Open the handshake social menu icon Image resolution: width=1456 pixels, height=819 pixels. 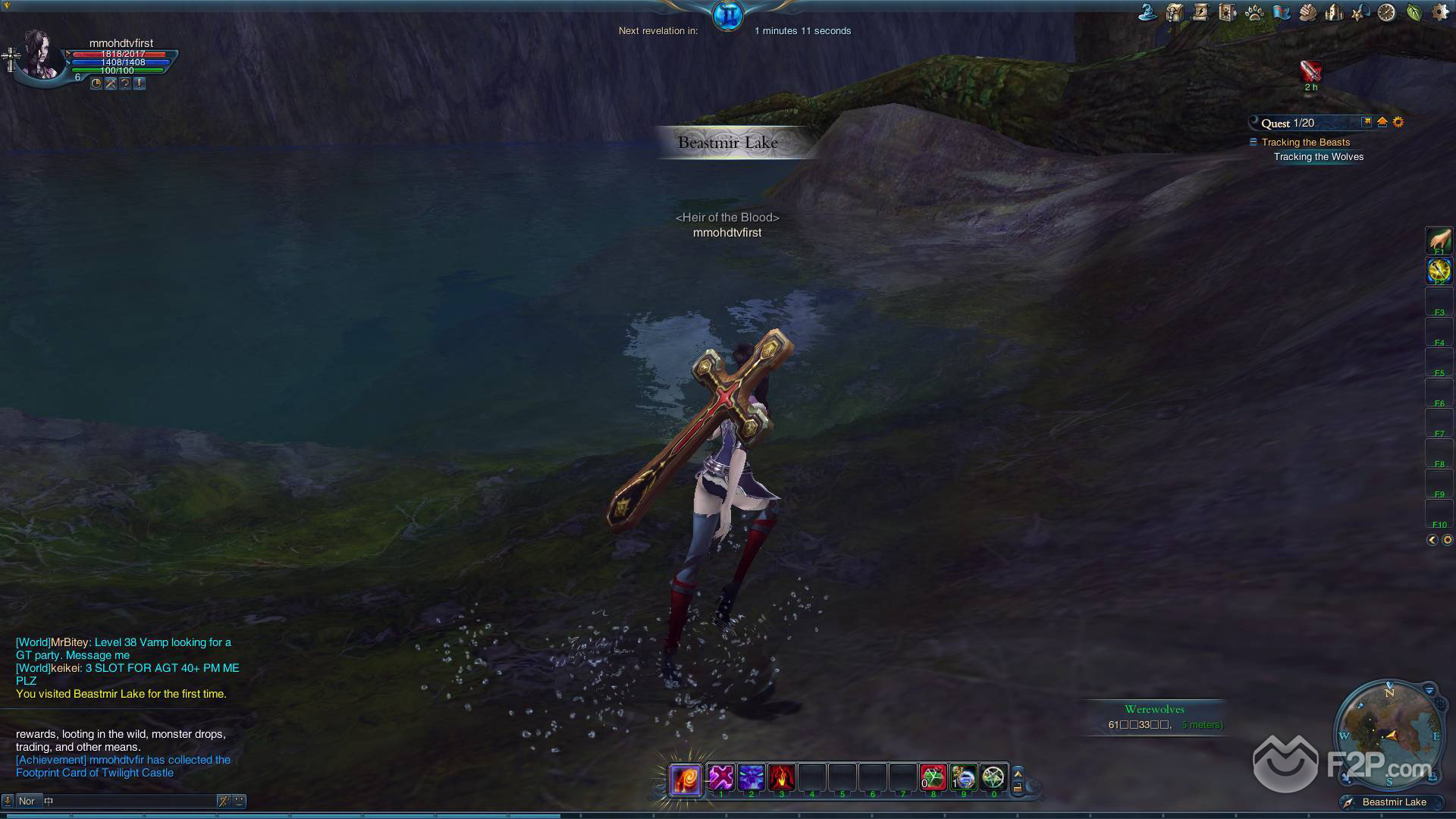(1307, 12)
